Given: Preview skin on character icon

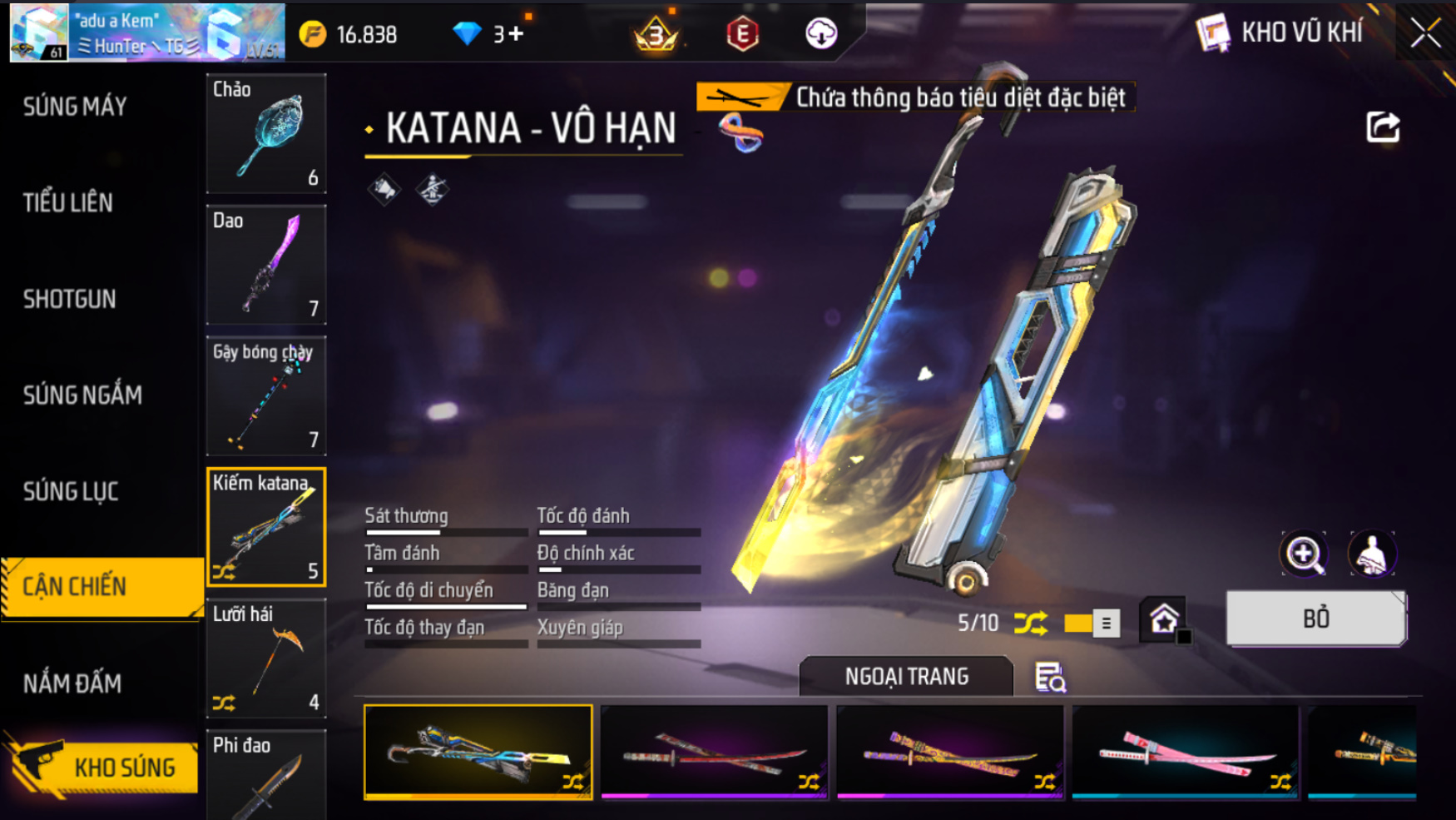Looking at the screenshot, I should coord(1371,554).
